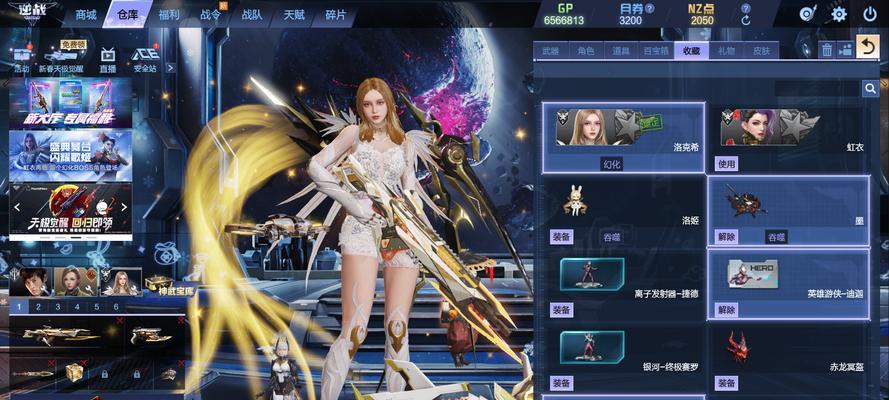Click the magnifier search button
Image resolution: width=889 pixels, height=400 pixels.
(870, 89)
